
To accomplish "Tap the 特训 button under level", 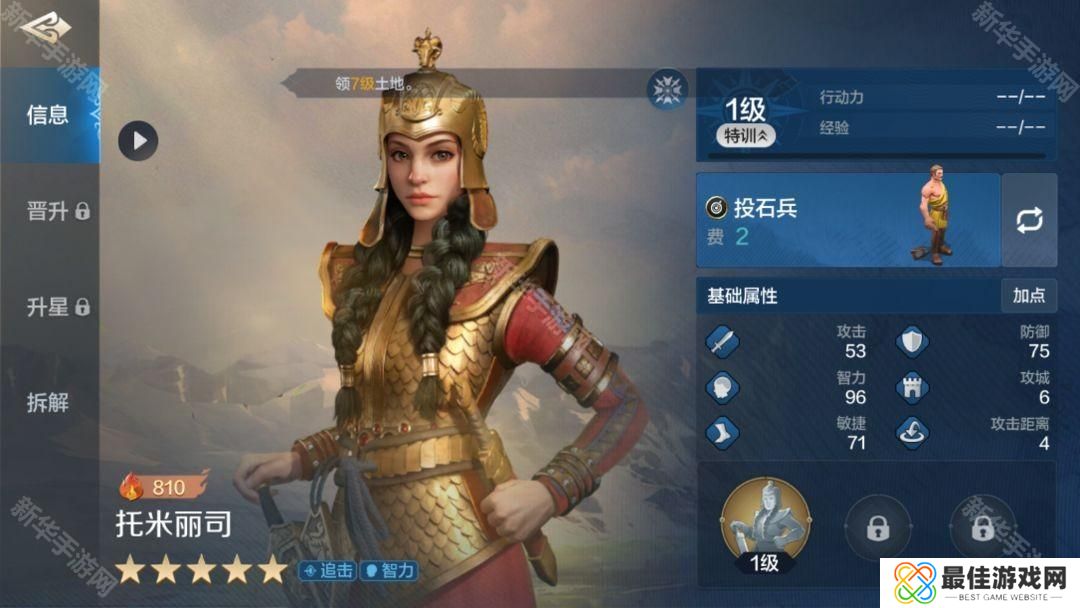I will click(x=745, y=136).
